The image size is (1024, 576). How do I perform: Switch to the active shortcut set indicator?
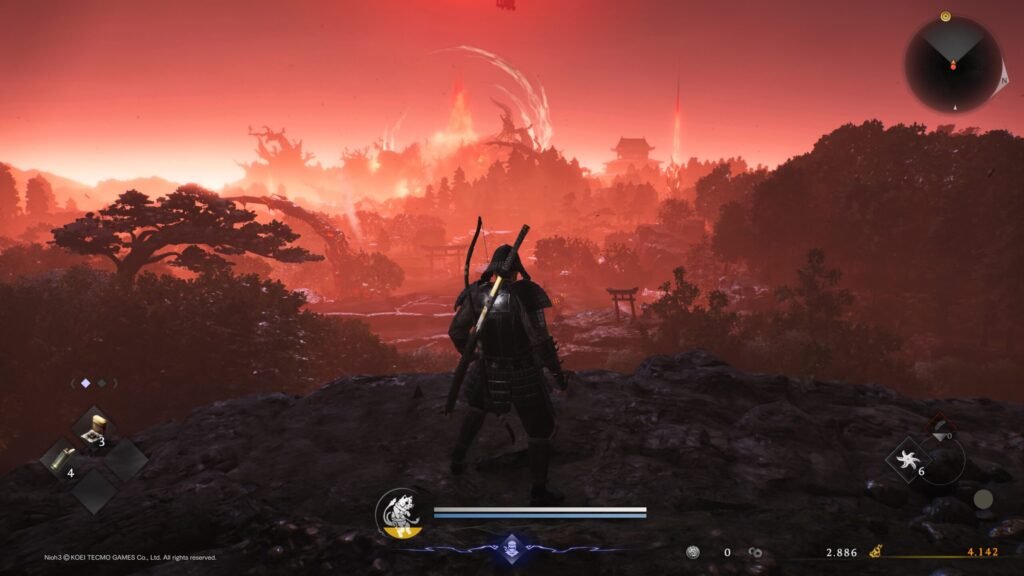point(85,383)
